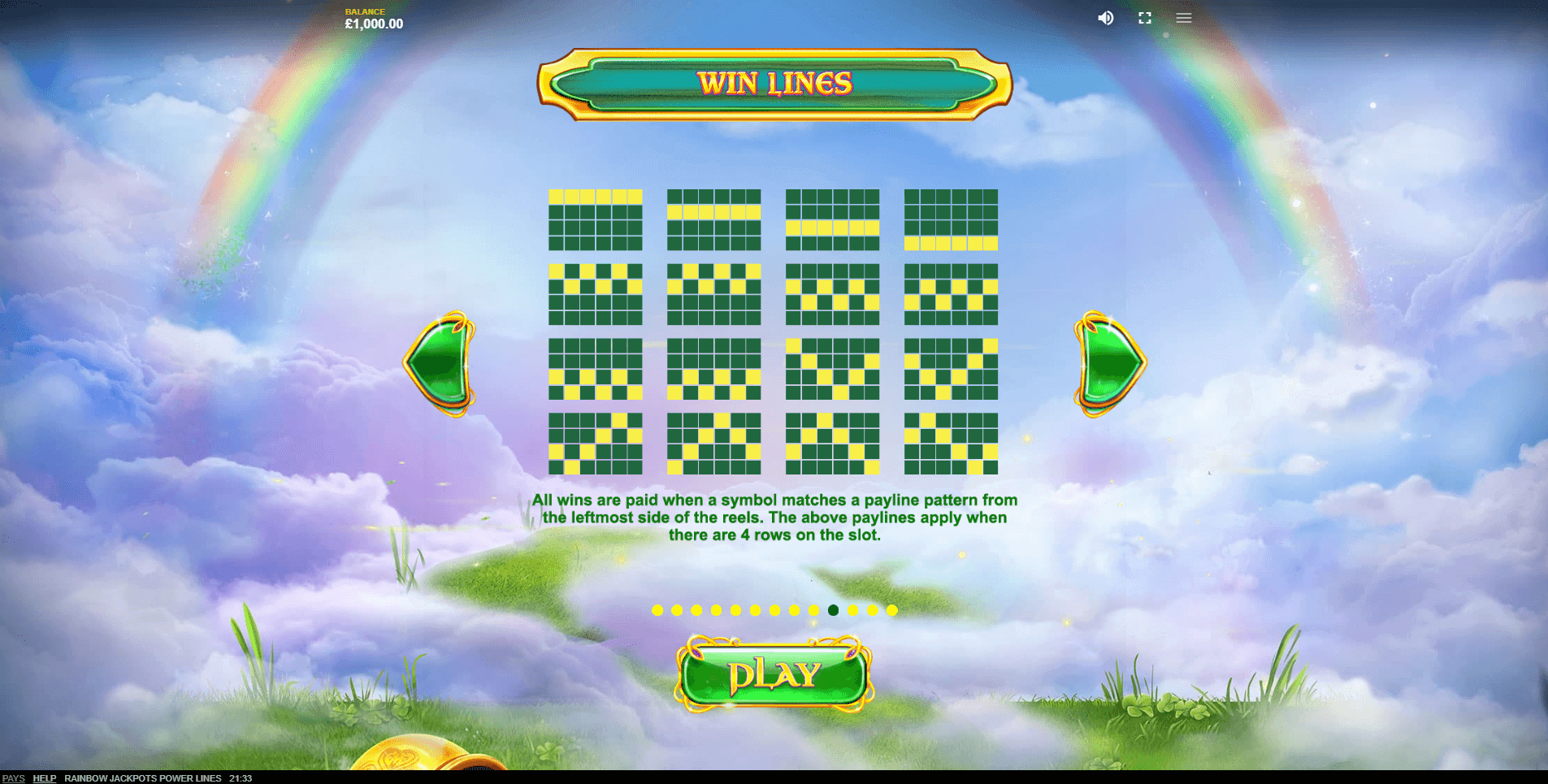This screenshot has width=1548, height=784.
Task: Jump to the last page dot
Action: coord(892,610)
